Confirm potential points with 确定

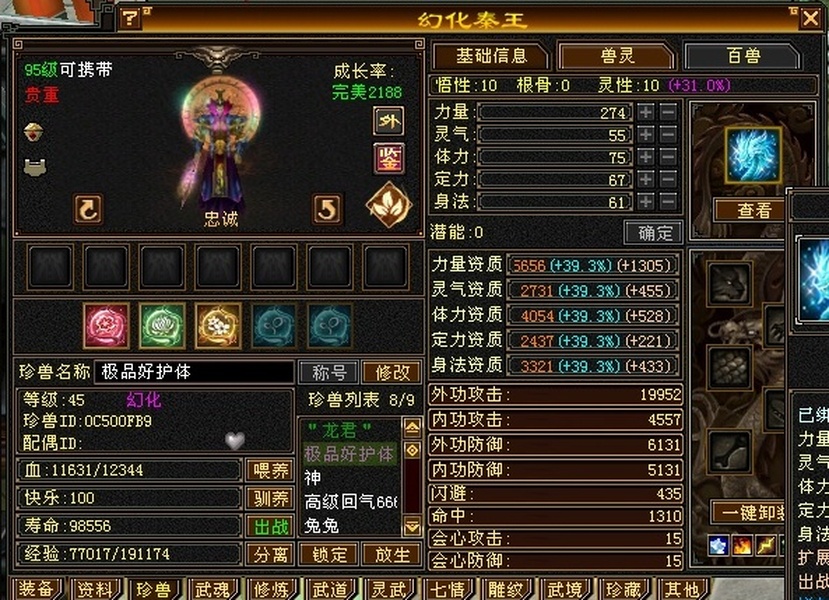pos(653,233)
